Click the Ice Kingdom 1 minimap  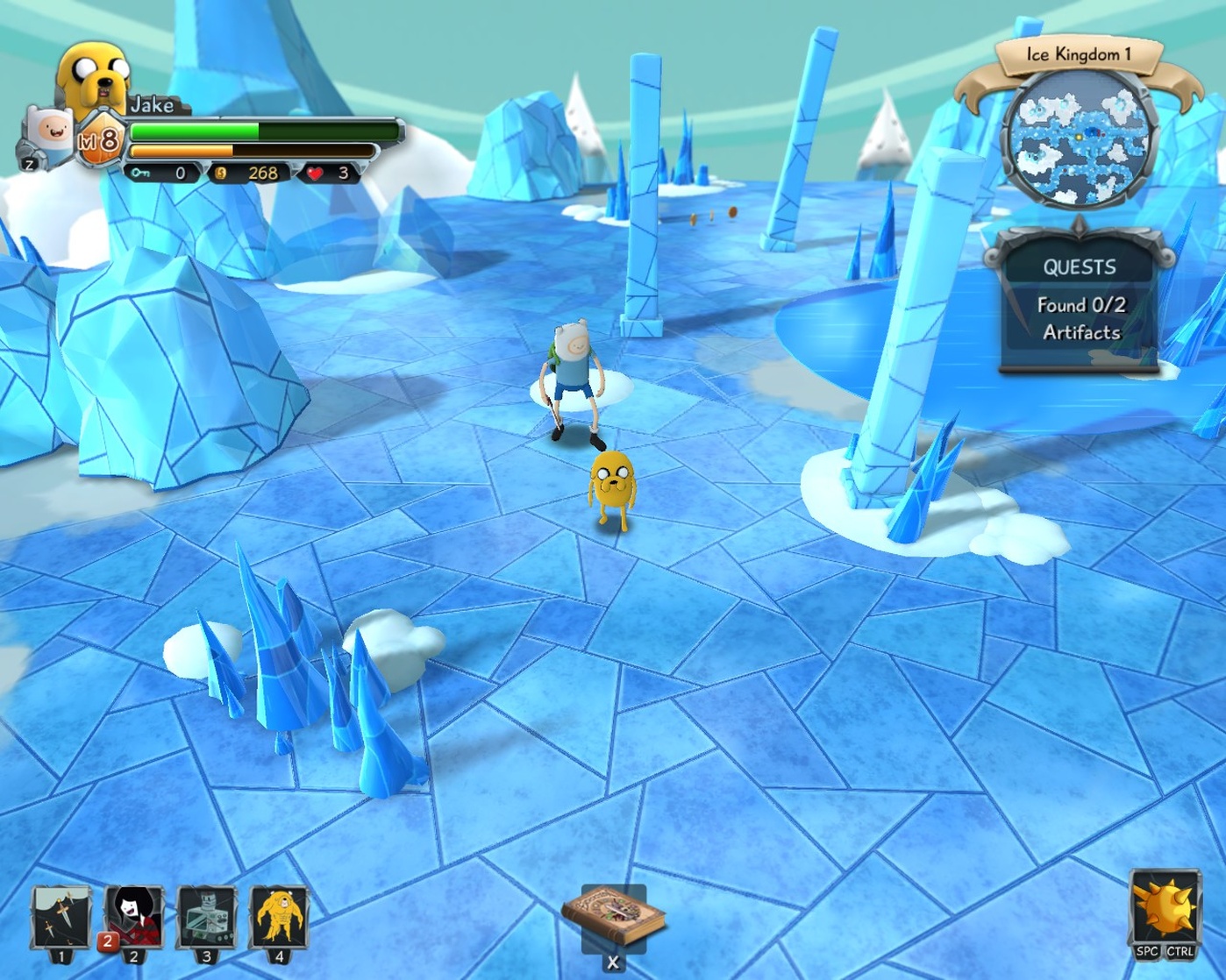[1080, 138]
